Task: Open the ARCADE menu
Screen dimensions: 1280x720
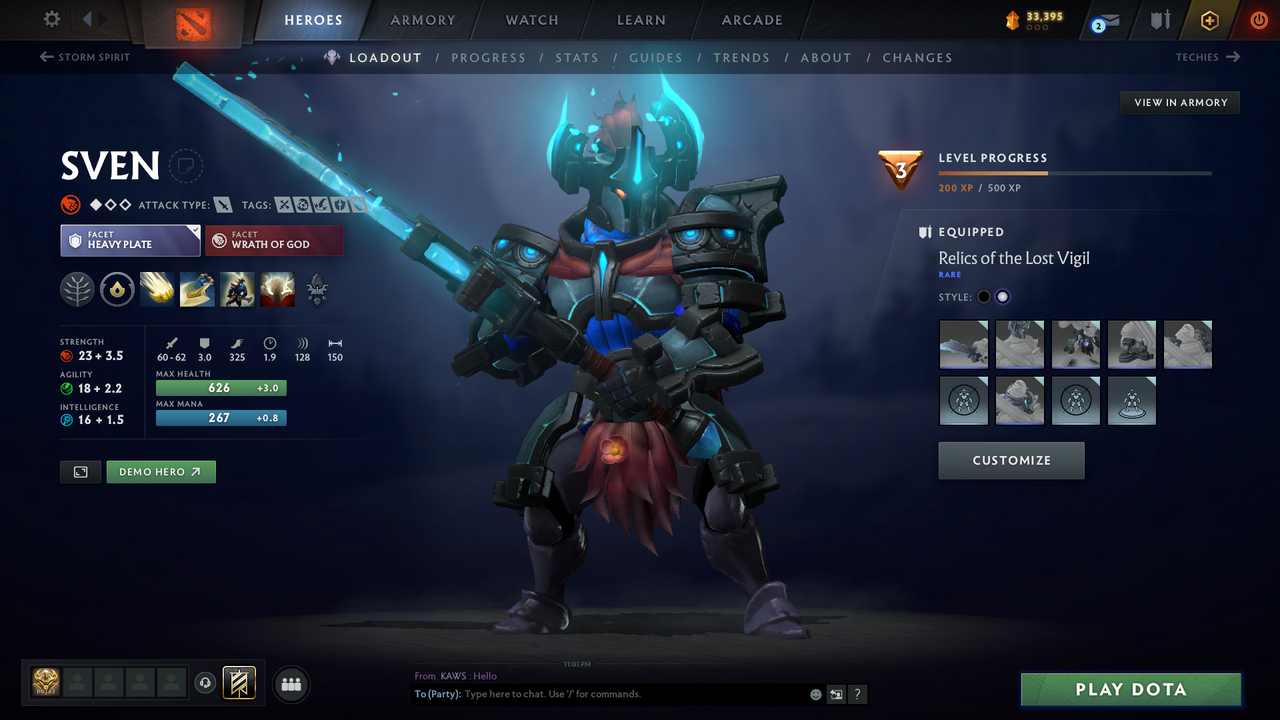Action: click(751, 20)
